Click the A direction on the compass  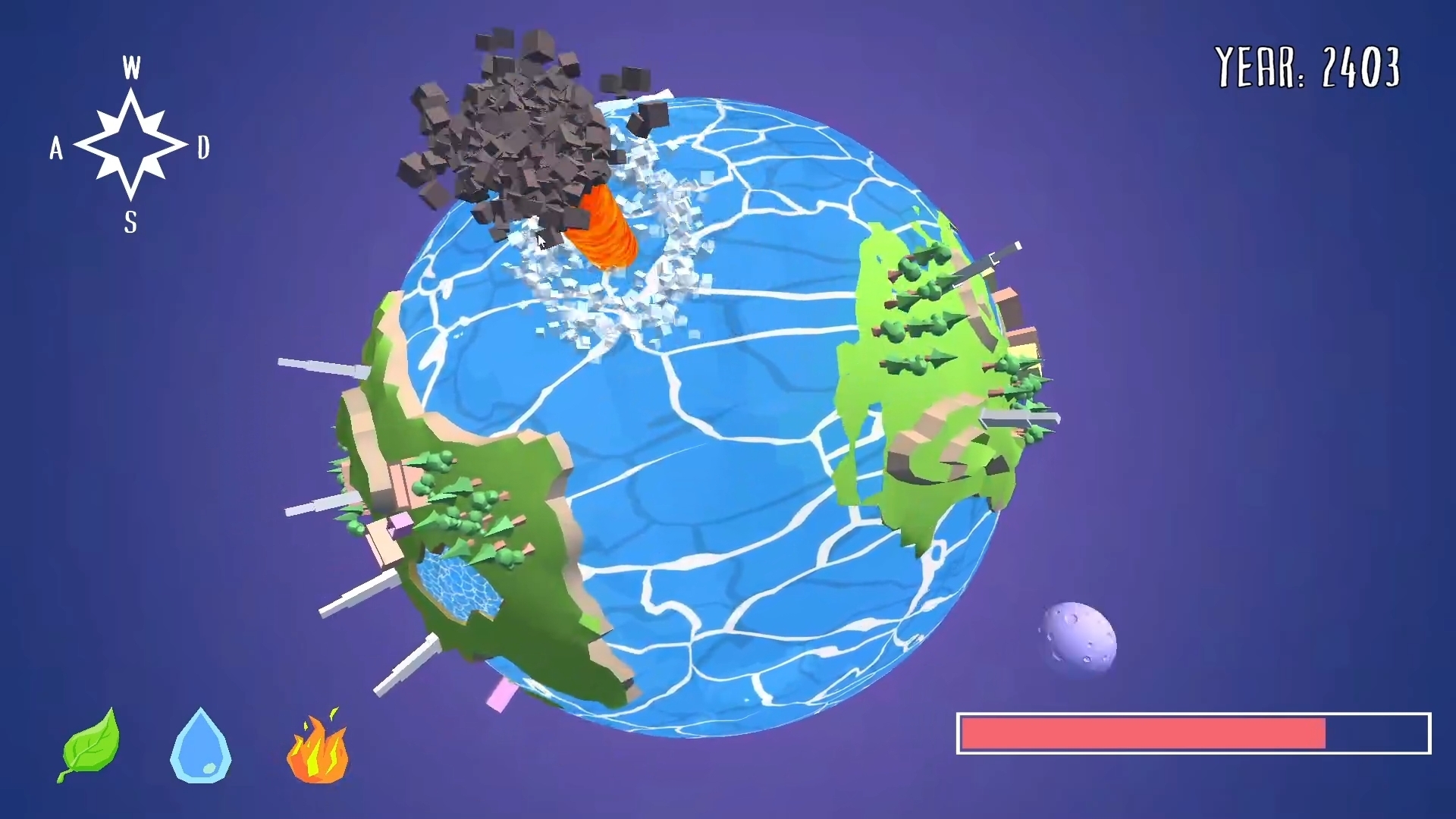point(57,149)
